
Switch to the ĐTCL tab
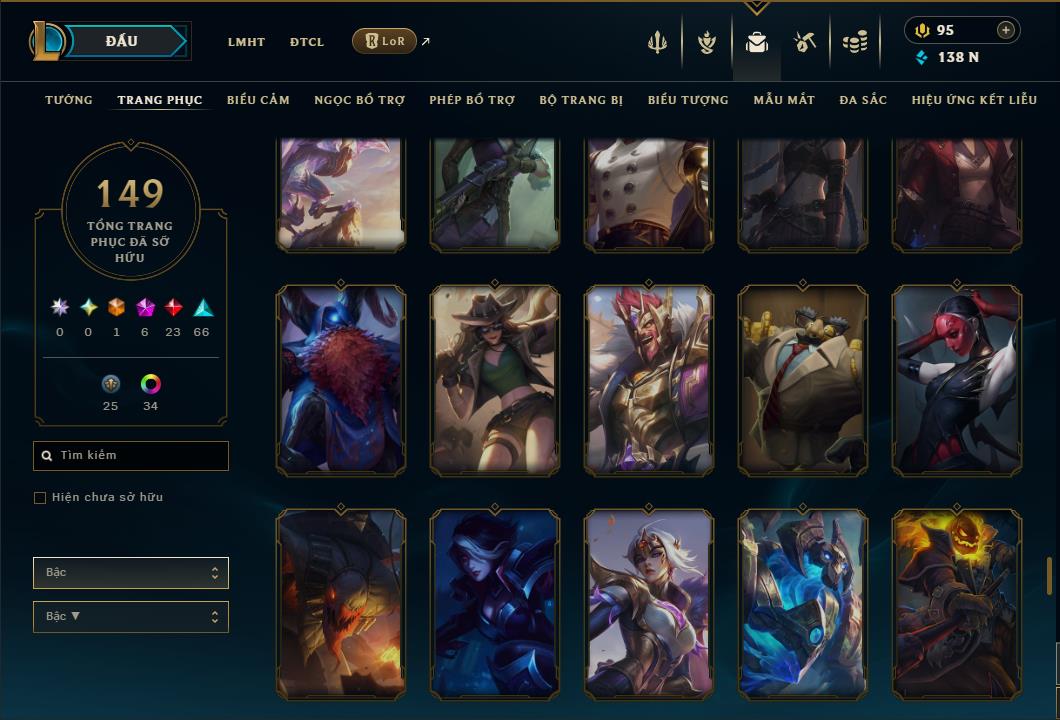coord(307,42)
